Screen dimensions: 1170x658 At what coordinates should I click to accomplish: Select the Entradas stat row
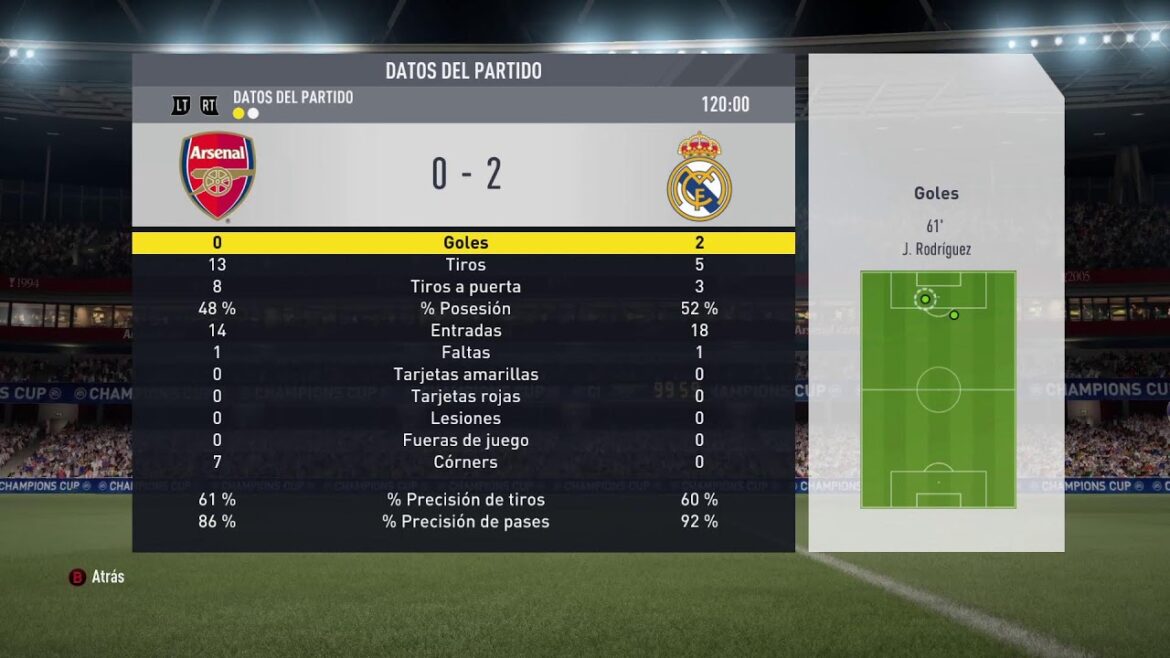(465, 331)
